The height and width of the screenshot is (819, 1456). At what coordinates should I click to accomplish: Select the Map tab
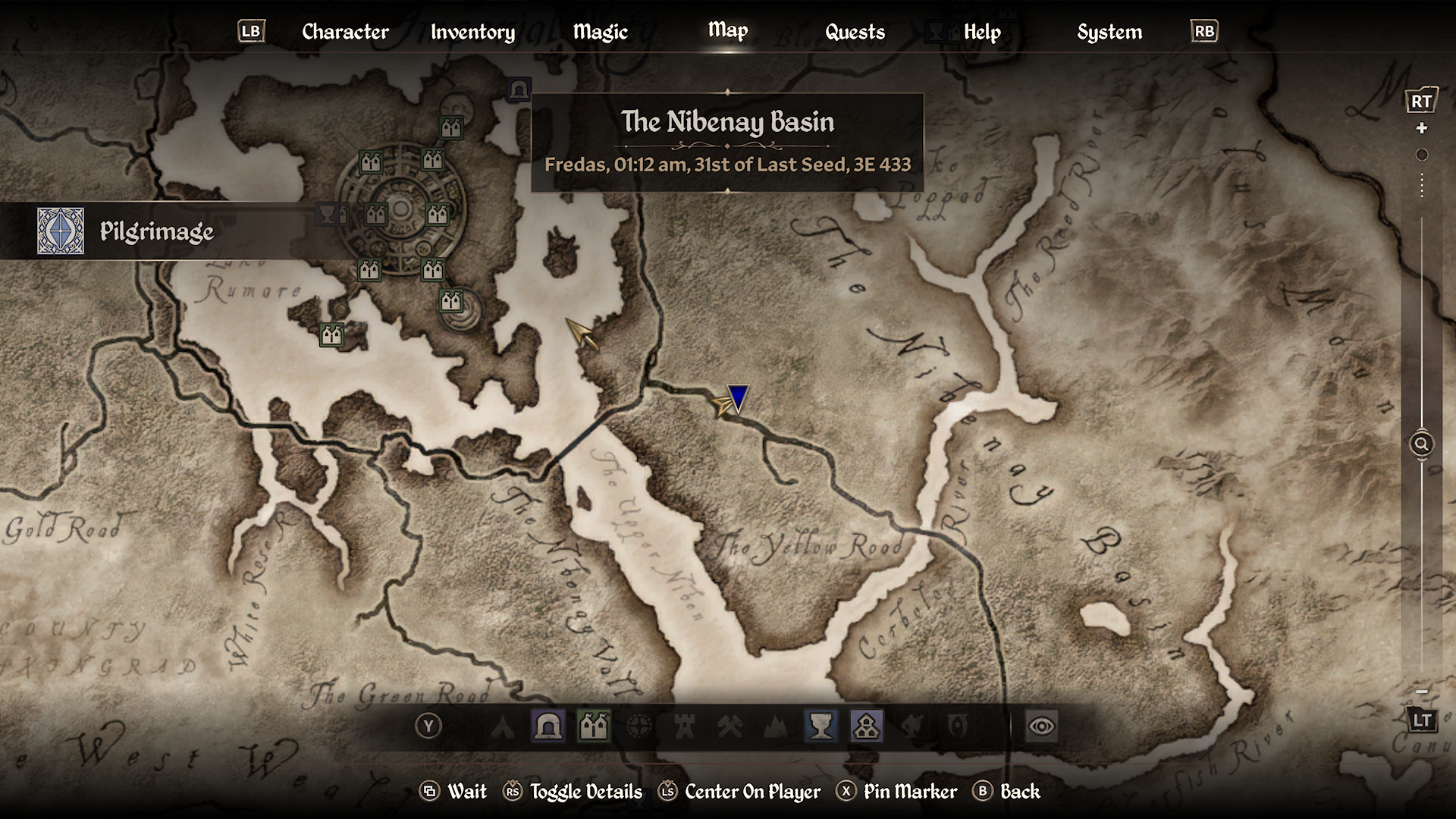(x=727, y=30)
